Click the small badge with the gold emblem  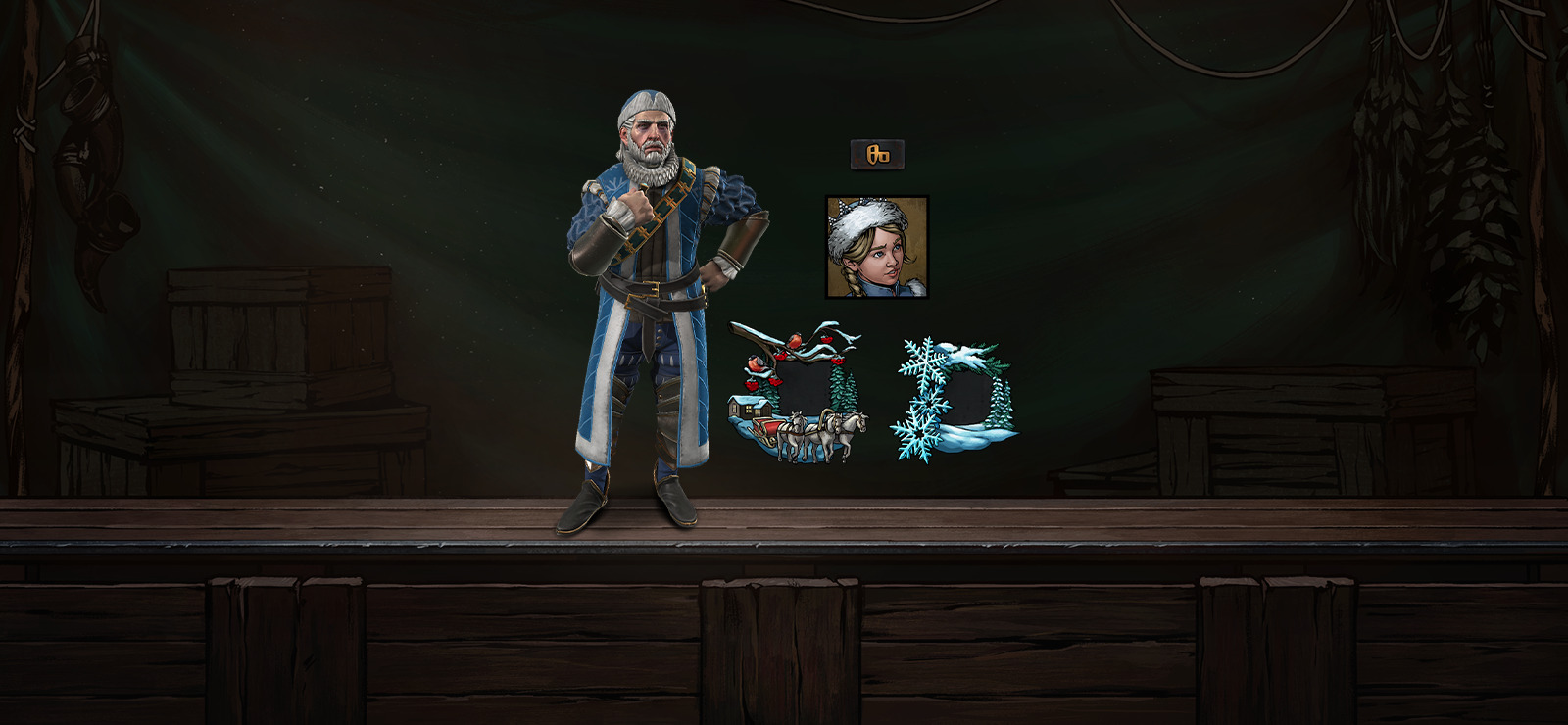click(x=877, y=155)
